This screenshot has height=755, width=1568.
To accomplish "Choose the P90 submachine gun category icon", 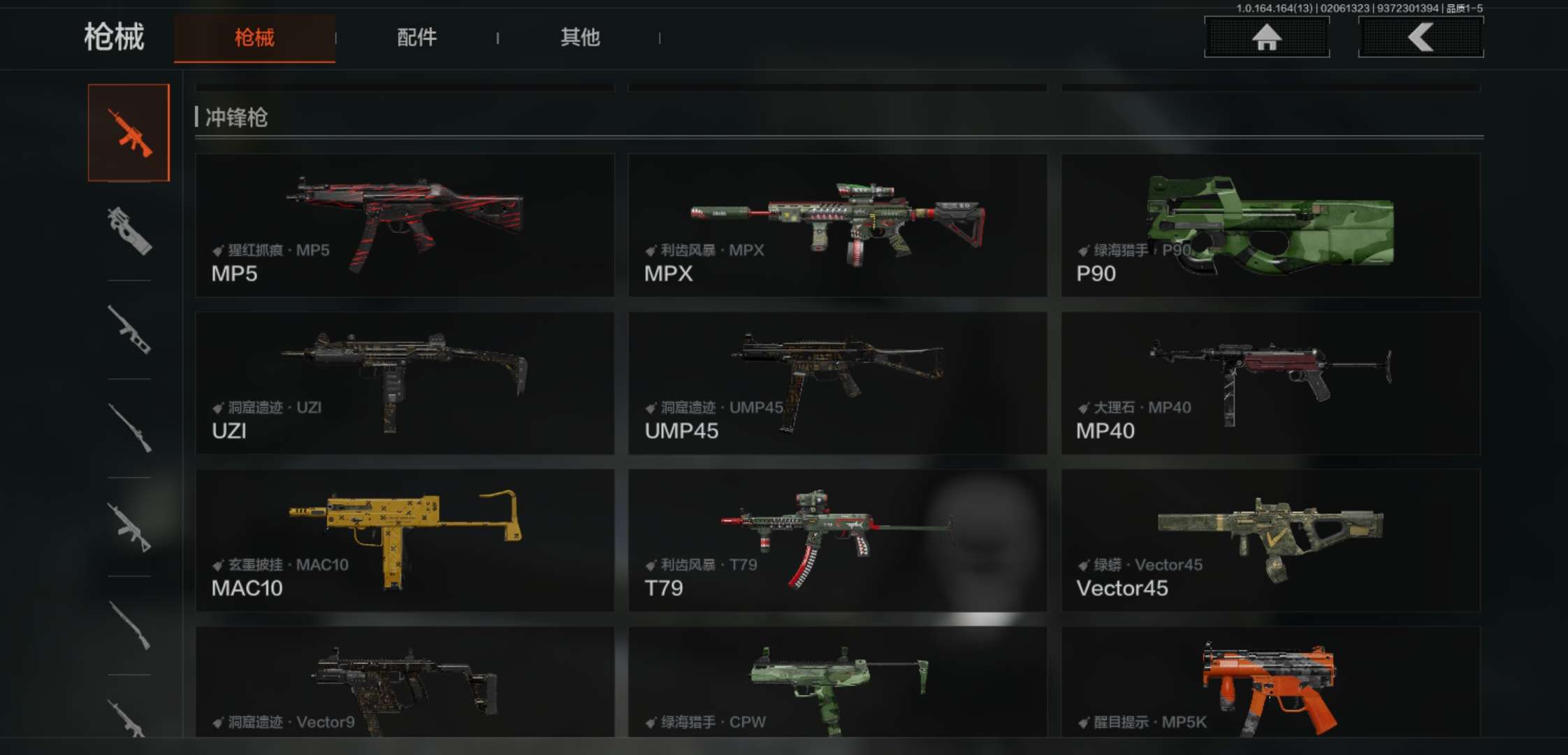I will tap(129, 231).
